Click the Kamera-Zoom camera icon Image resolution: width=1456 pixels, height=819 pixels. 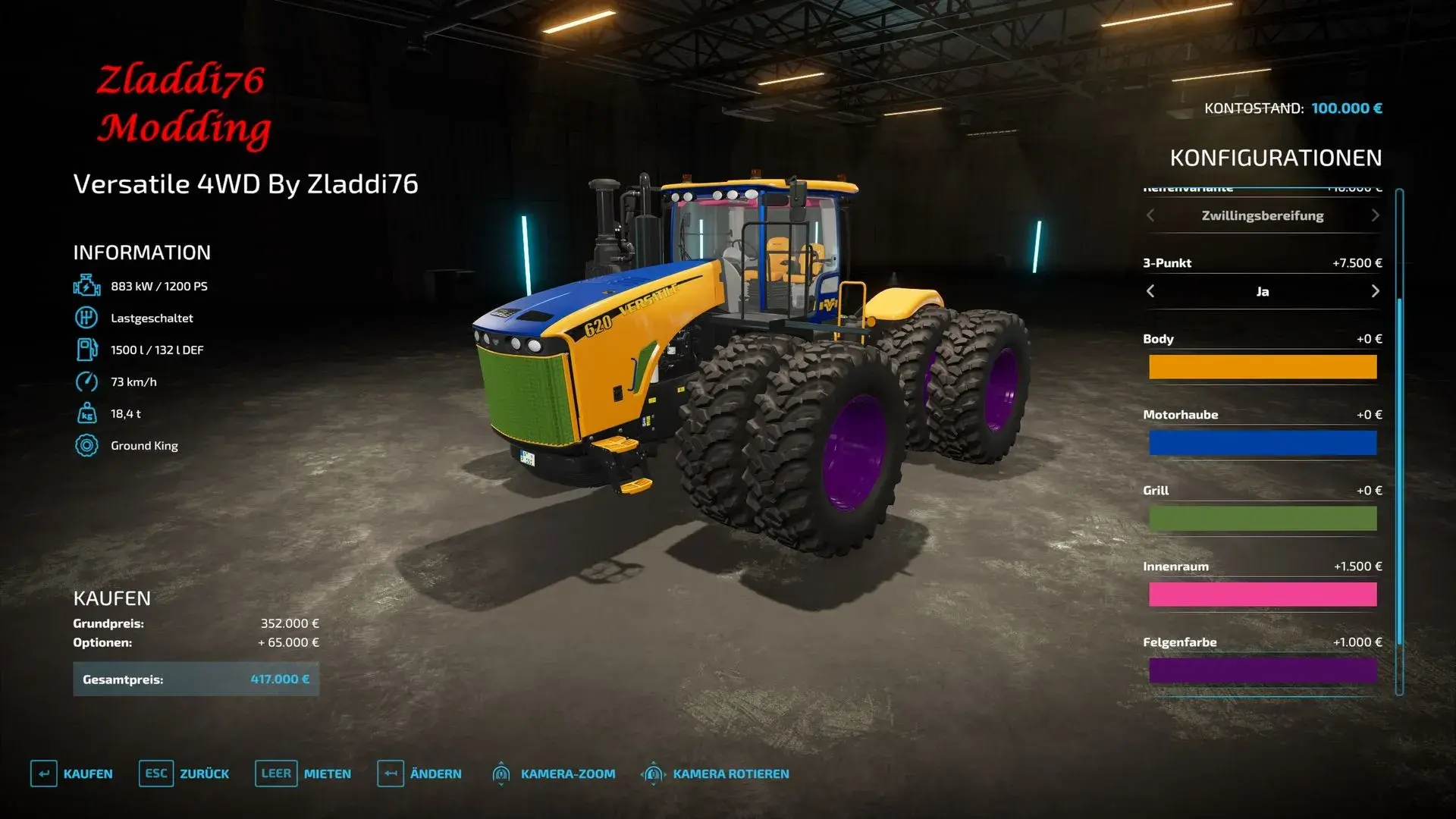click(502, 773)
